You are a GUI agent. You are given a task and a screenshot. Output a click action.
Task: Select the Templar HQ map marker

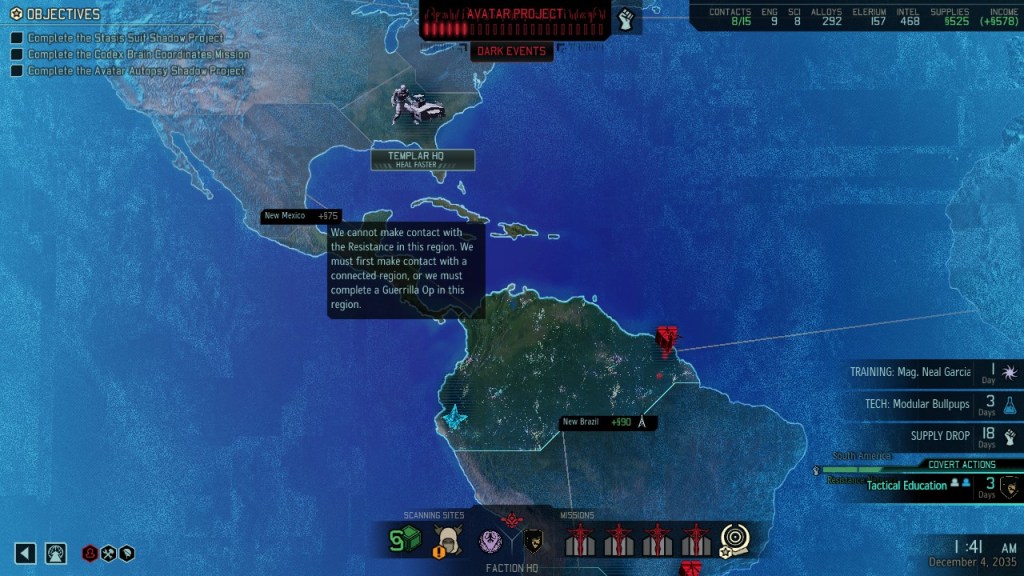click(x=423, y=159)
